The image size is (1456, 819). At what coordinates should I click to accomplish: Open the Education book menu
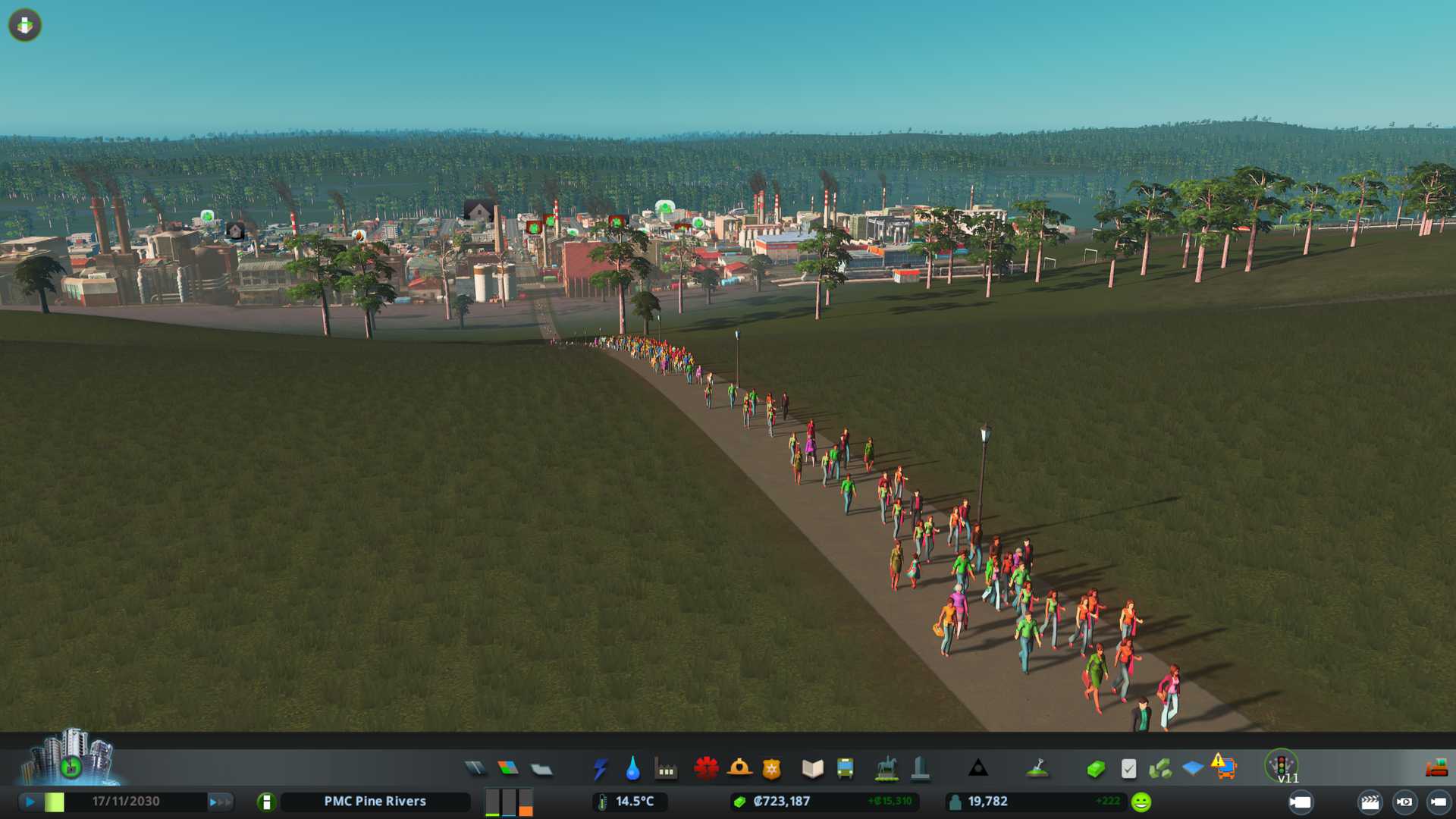click(x=812, y=769)
